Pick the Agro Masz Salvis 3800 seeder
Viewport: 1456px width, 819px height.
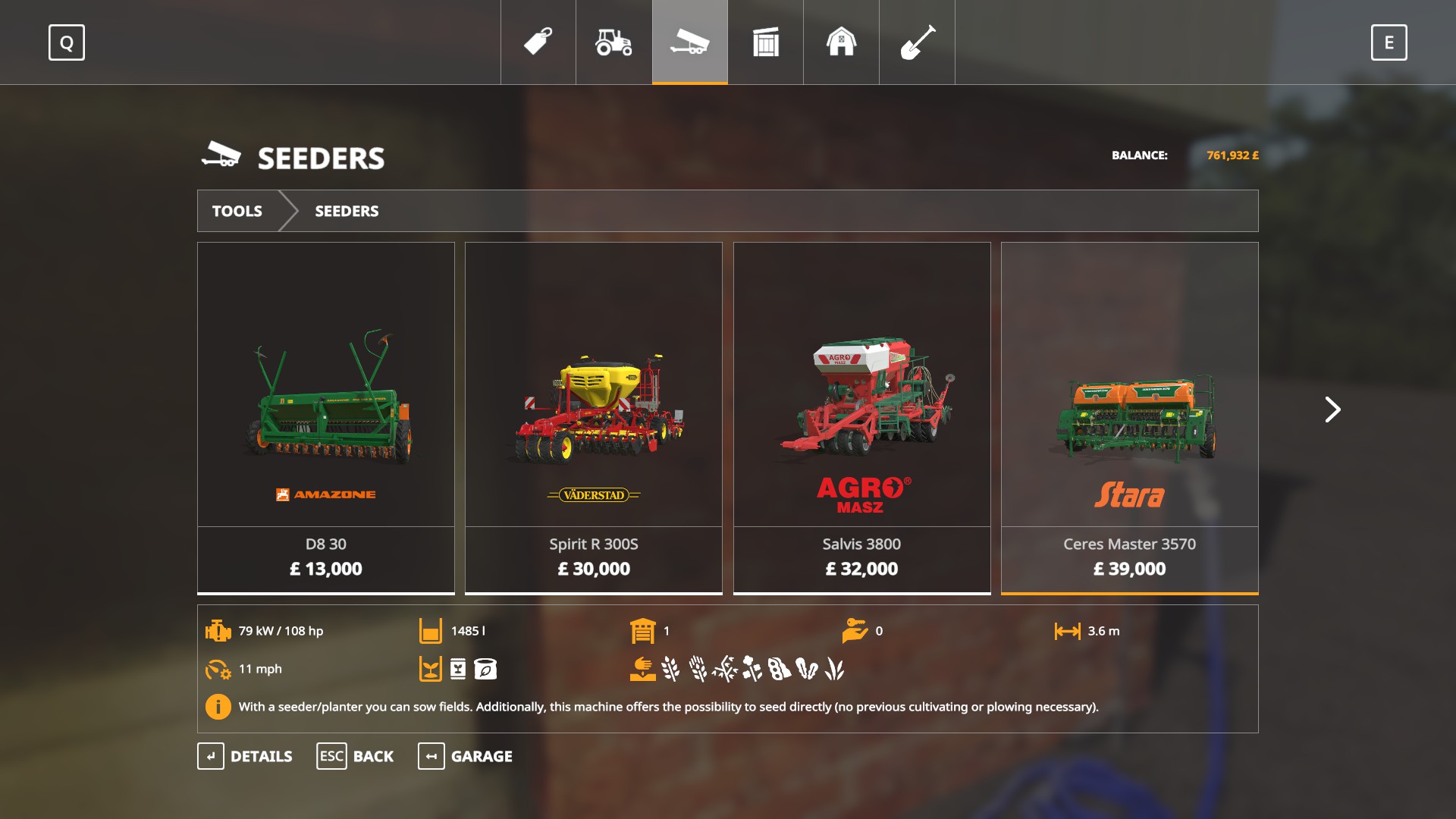coord(861,417)
